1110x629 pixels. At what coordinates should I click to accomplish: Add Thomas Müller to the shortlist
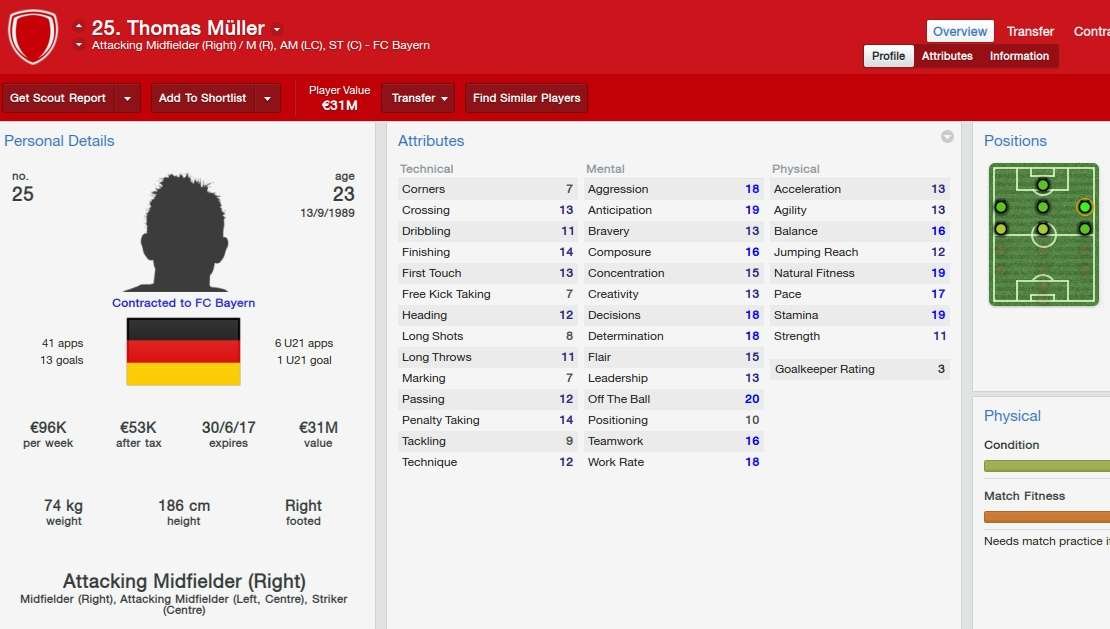[x=202, y=98]
